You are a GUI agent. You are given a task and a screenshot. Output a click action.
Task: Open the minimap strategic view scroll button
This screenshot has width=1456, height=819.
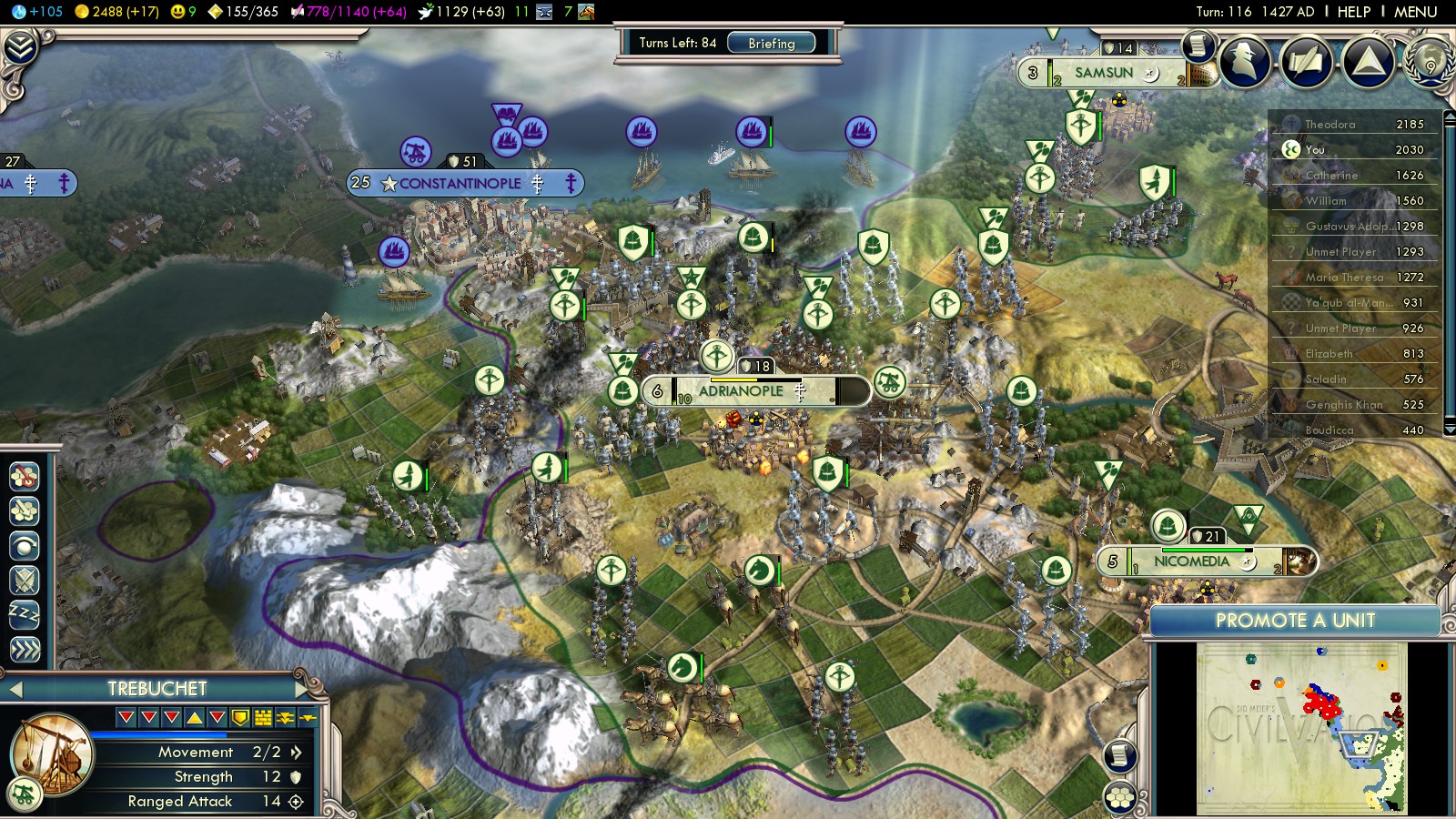pyautogui.click(x=1120, y=755)
